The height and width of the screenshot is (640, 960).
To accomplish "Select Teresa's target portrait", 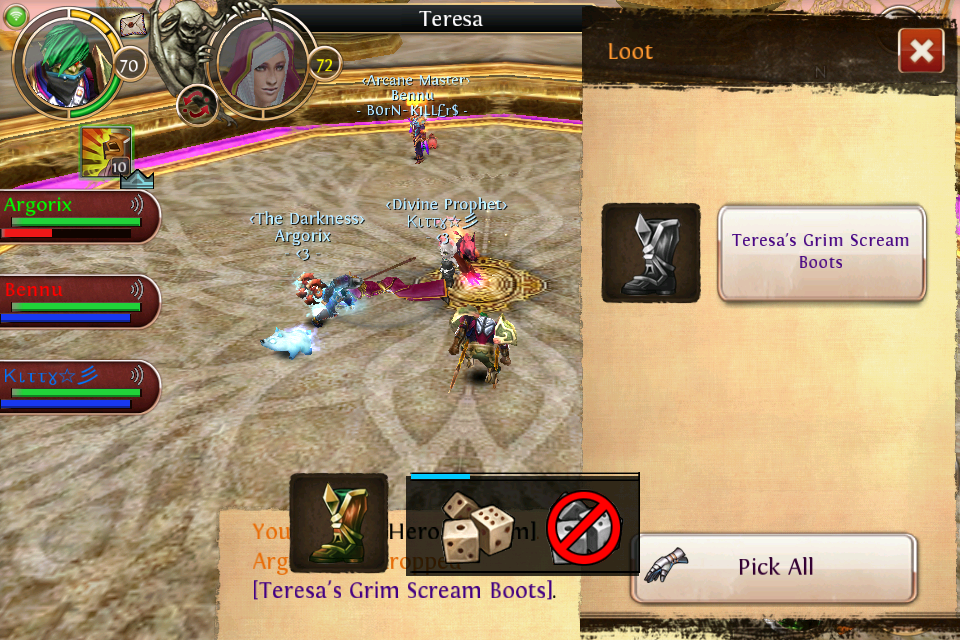I will pyautogui.click(x=264, y=64).
